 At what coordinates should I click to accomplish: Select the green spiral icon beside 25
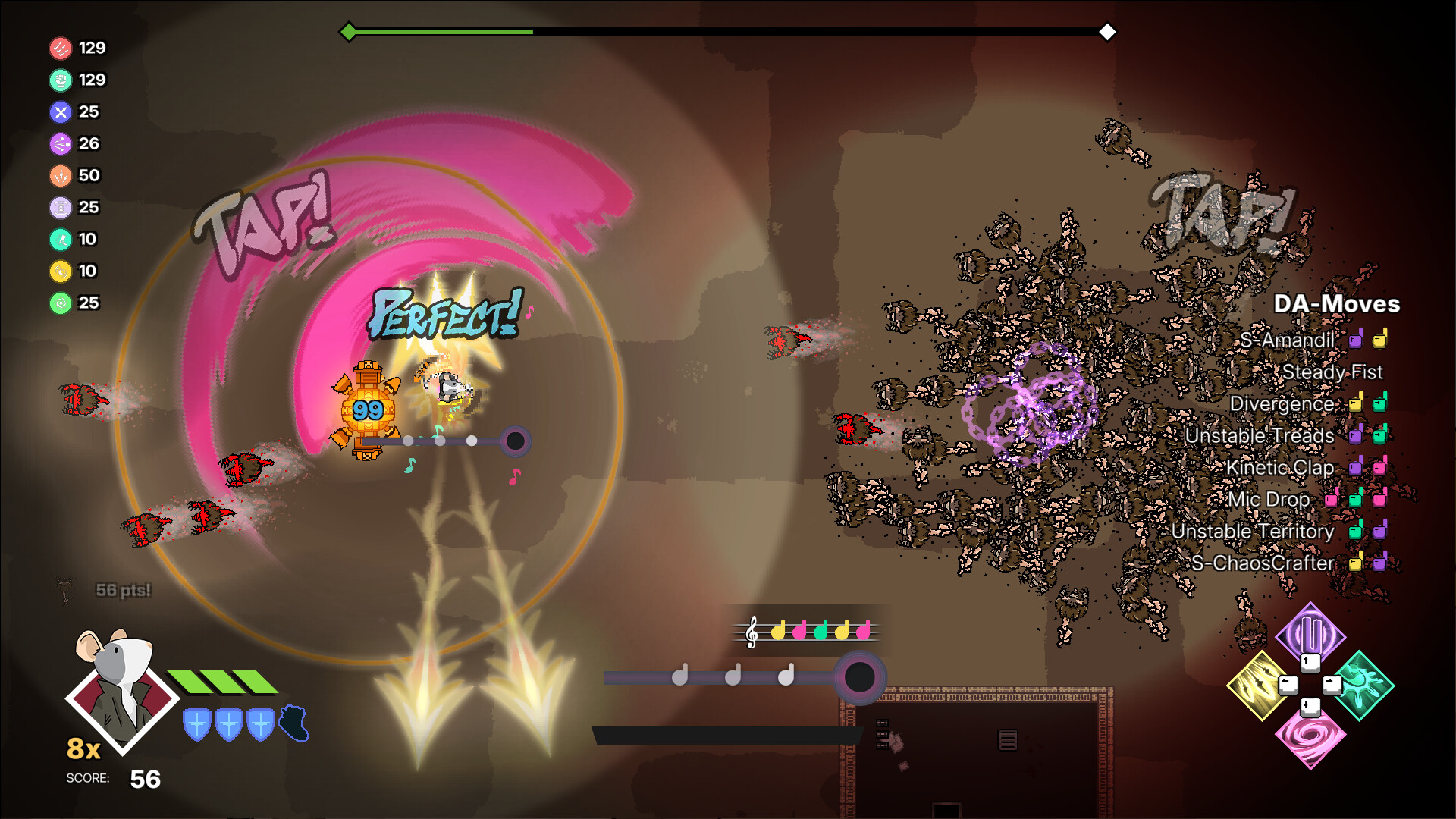pos(59,303)
